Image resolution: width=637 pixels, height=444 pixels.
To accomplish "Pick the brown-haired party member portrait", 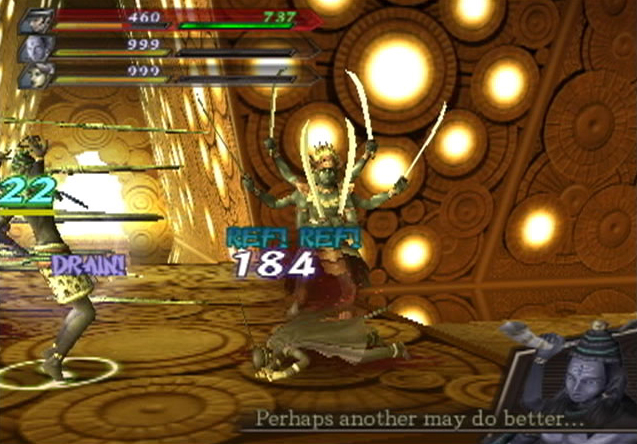I will 35,76.
